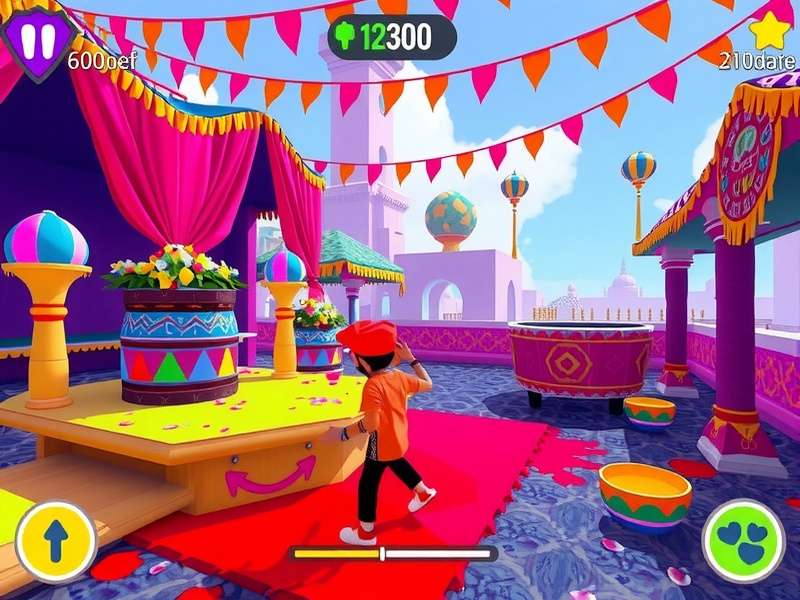Tap the yellow up-arrow jump button

(x=56, y=541)
